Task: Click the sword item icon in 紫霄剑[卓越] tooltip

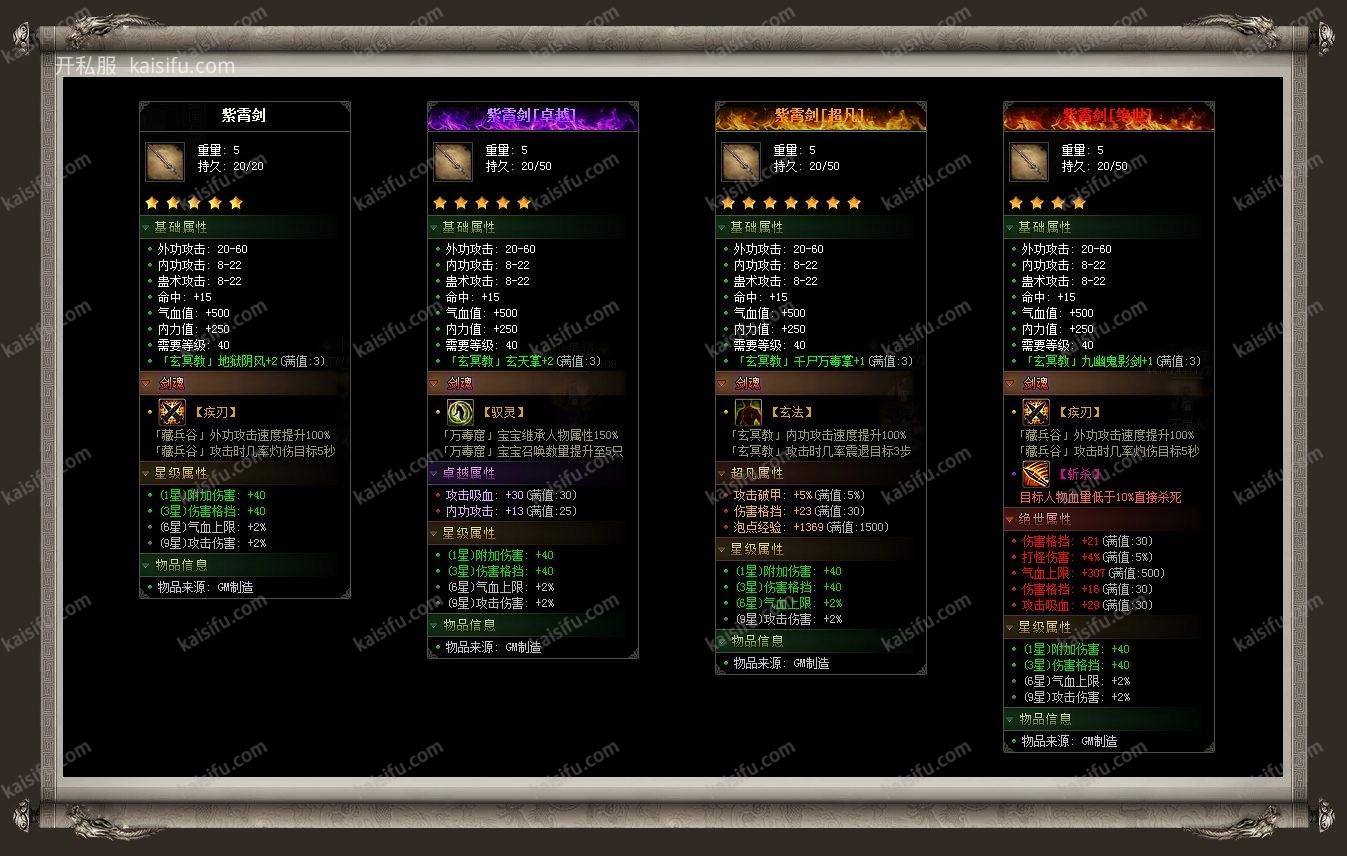Action: pos(453,161)
